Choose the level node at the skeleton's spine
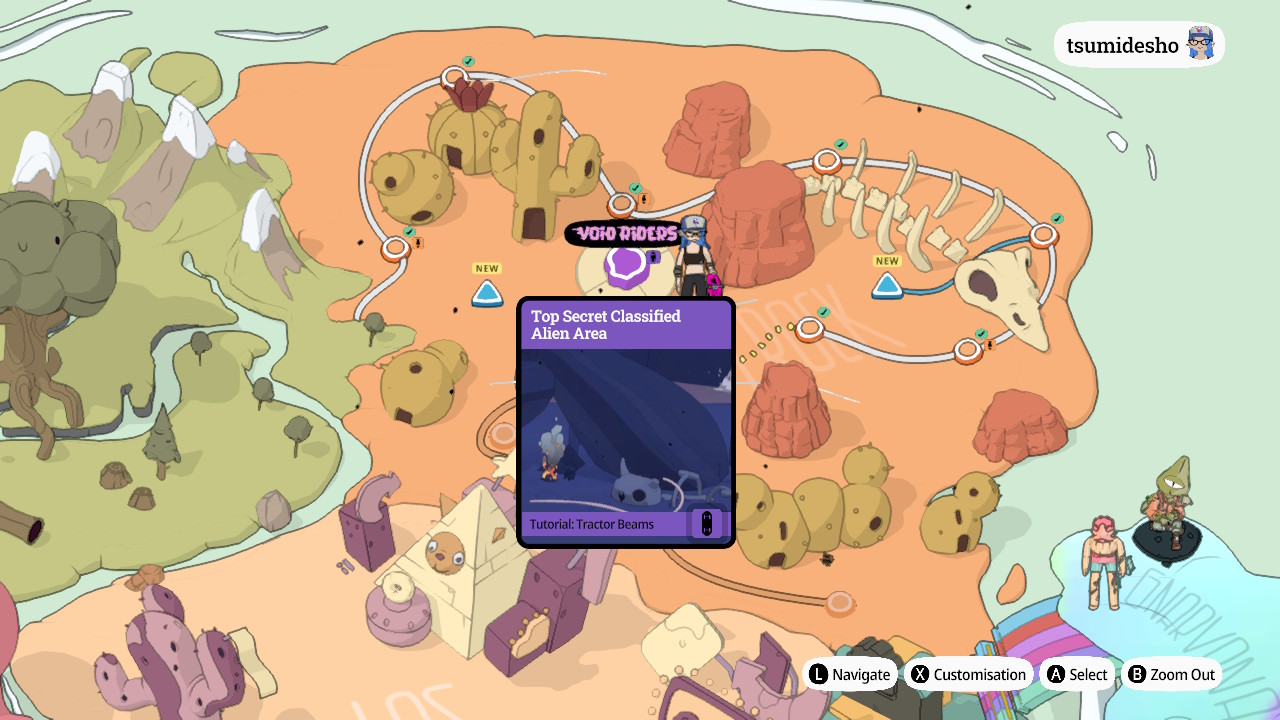The height and width of the screenshot is (720, 1280). (827, 160)
